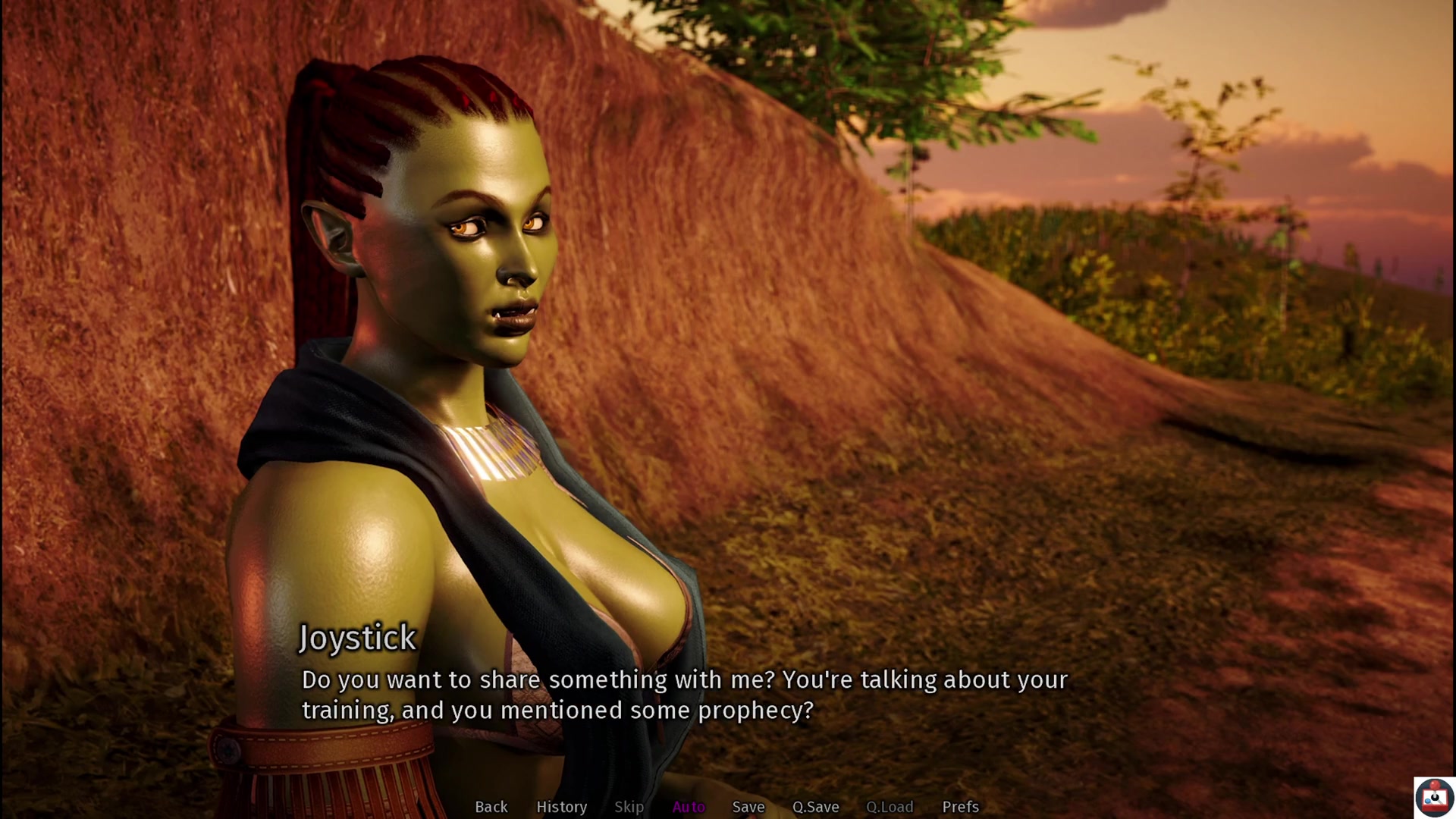Go back to the previous dialogue line

point(491,807)
